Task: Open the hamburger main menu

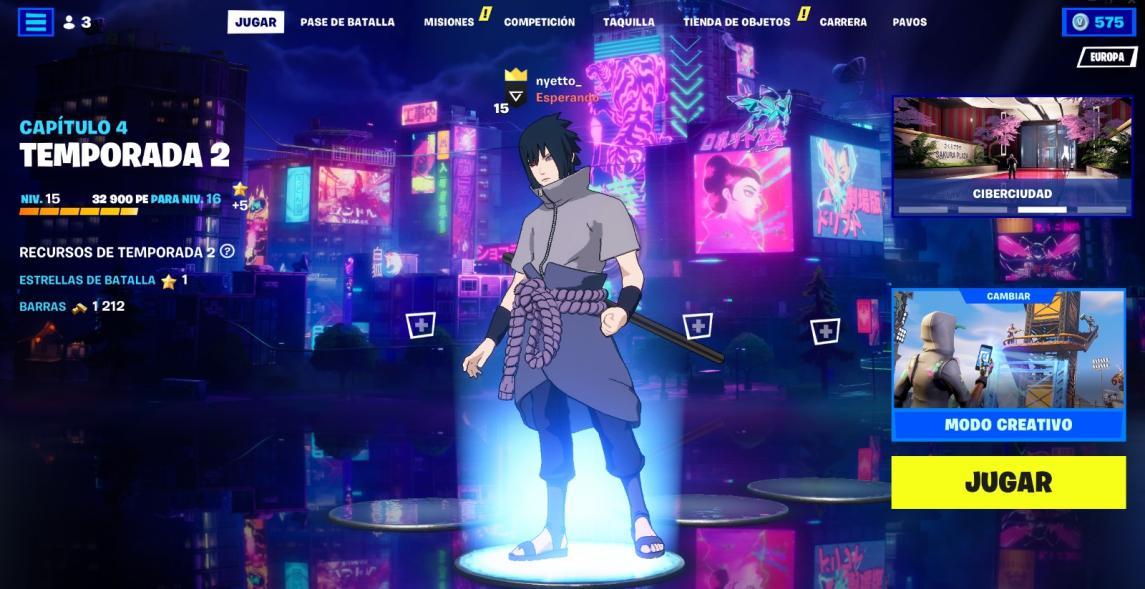Action: click(x=36, y=22)
